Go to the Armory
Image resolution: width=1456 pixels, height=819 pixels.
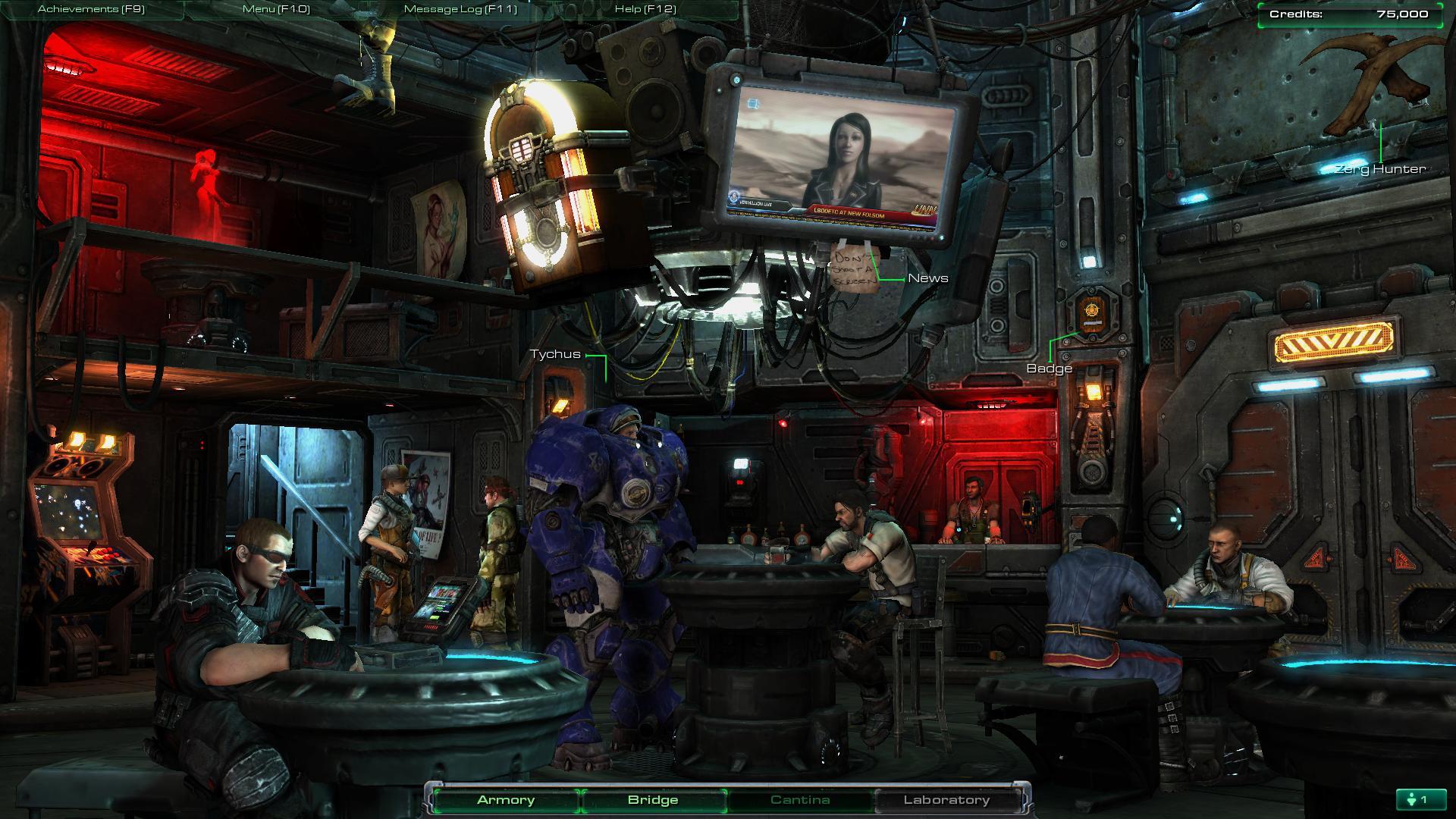(x=506, y=800)
